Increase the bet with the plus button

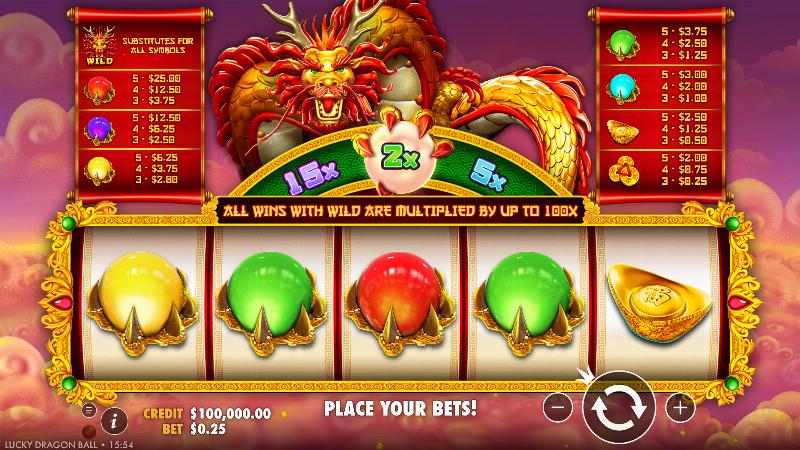pyautogui.click(x=679, y=407)
